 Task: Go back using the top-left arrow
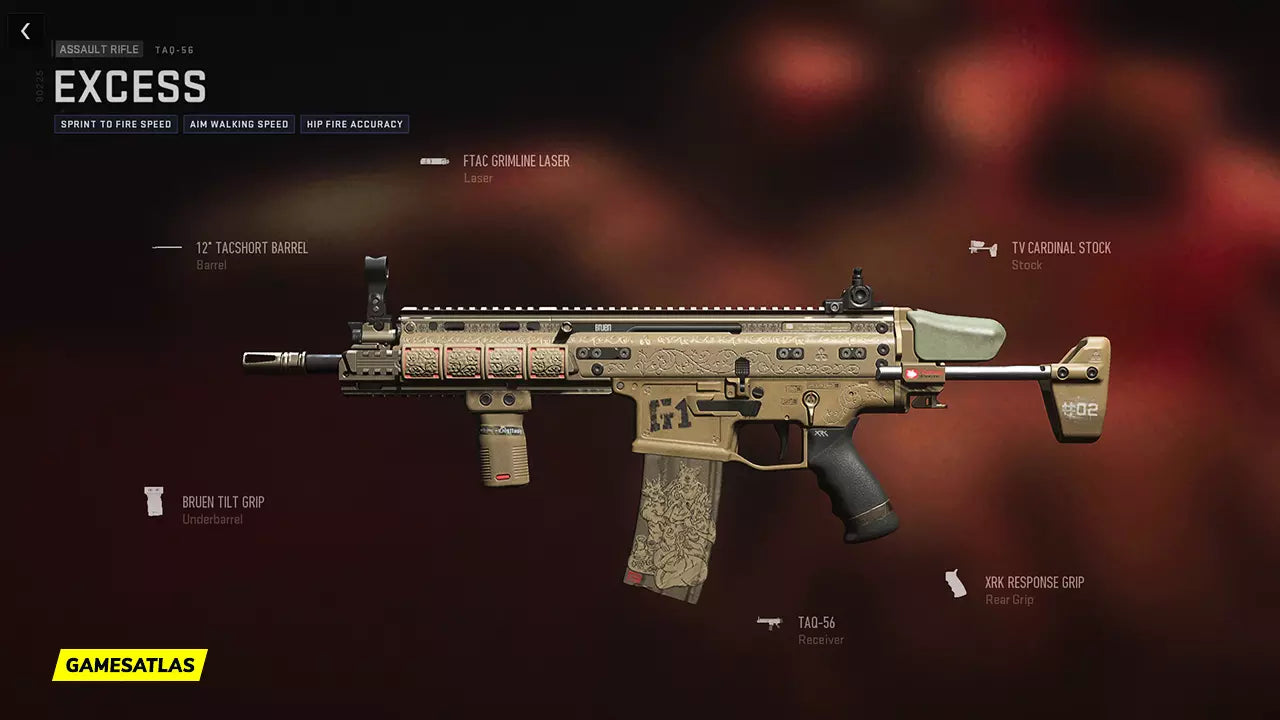point(25,31)
